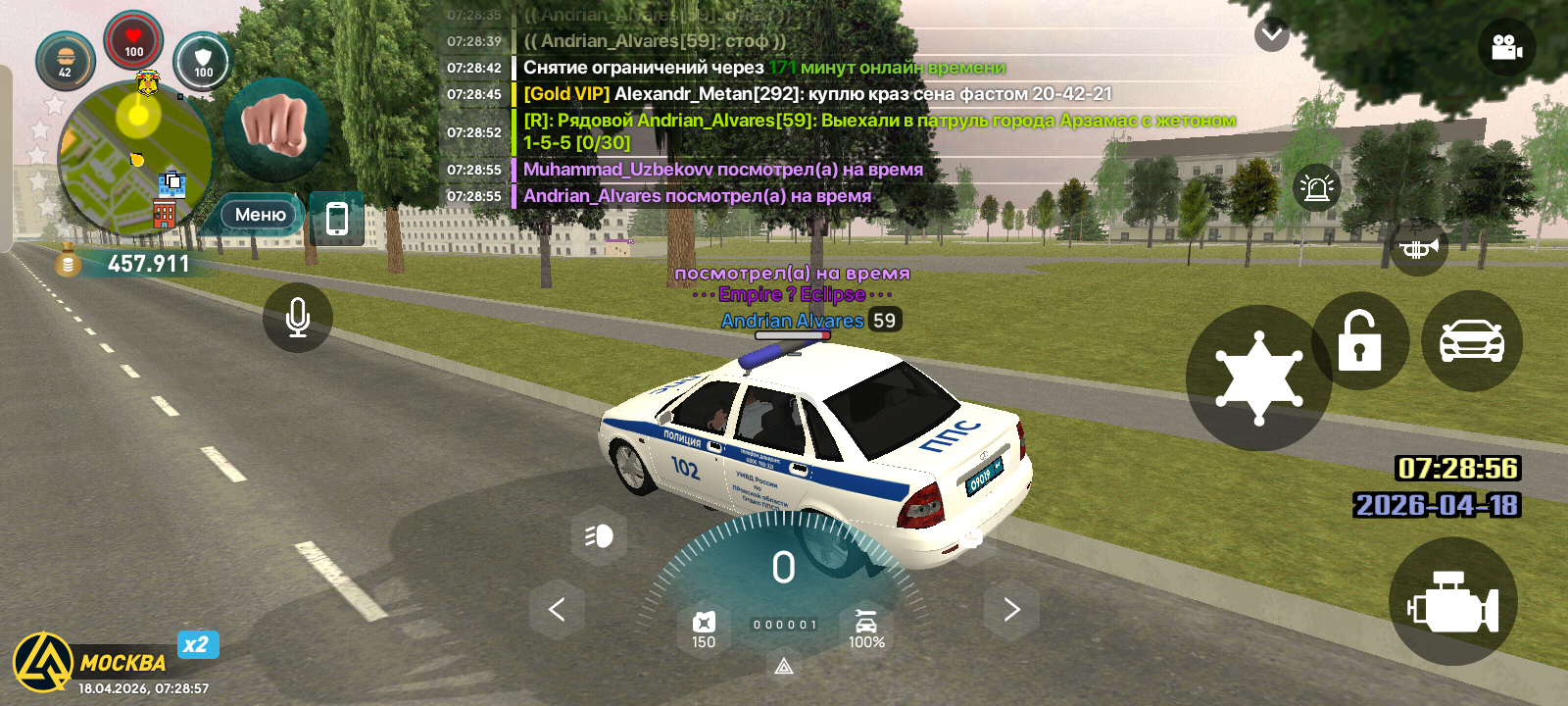
Task: Steer left with the left arrow
Action: point(557,610)
